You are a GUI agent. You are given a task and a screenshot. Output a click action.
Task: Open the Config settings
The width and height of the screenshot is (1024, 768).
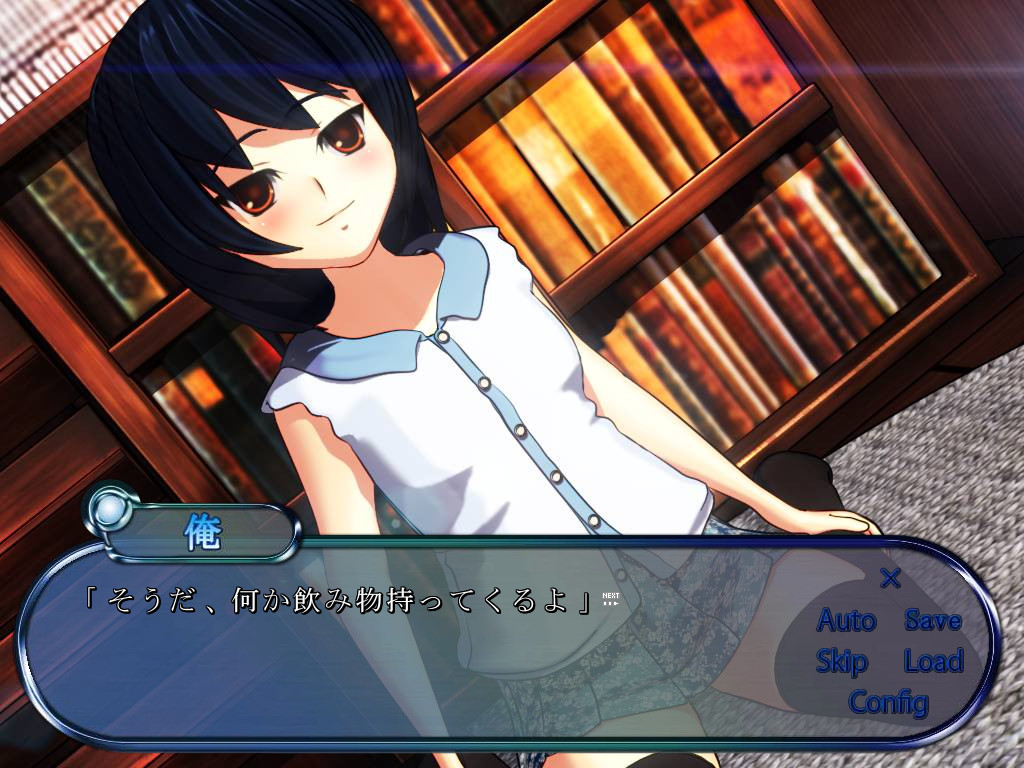pos(888,702)
